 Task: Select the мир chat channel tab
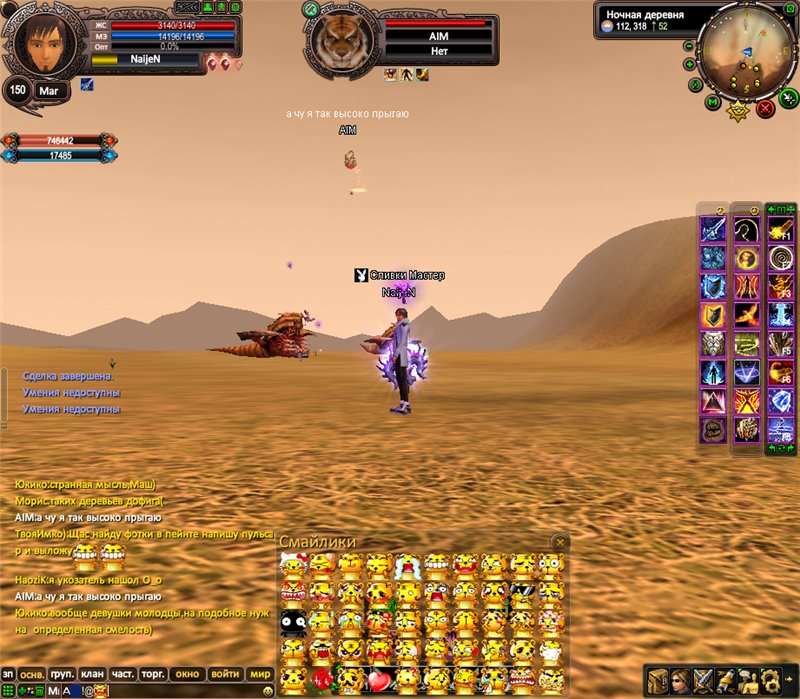click(x=260, y=674)
